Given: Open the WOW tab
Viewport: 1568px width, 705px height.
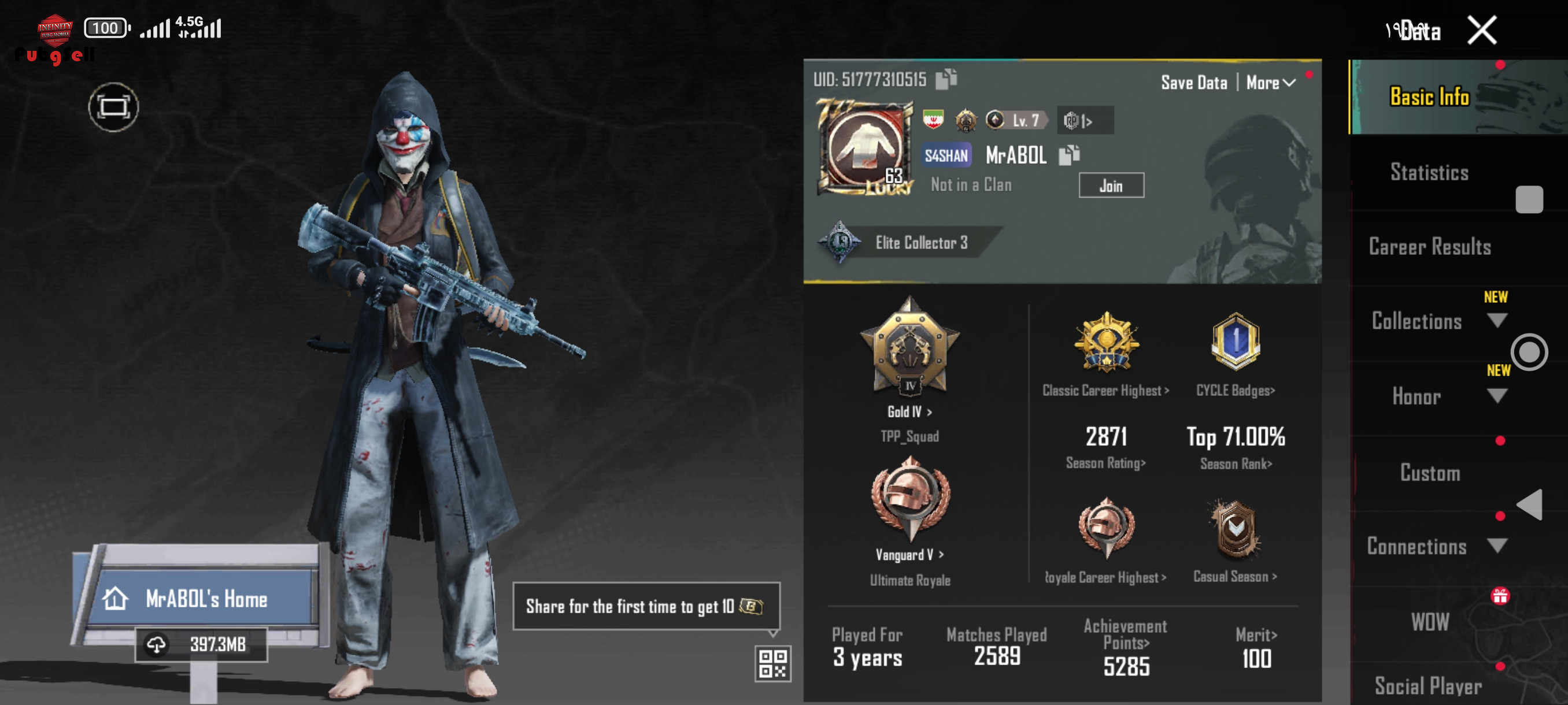Looking at the screenshot, I should pos(1429,622).
